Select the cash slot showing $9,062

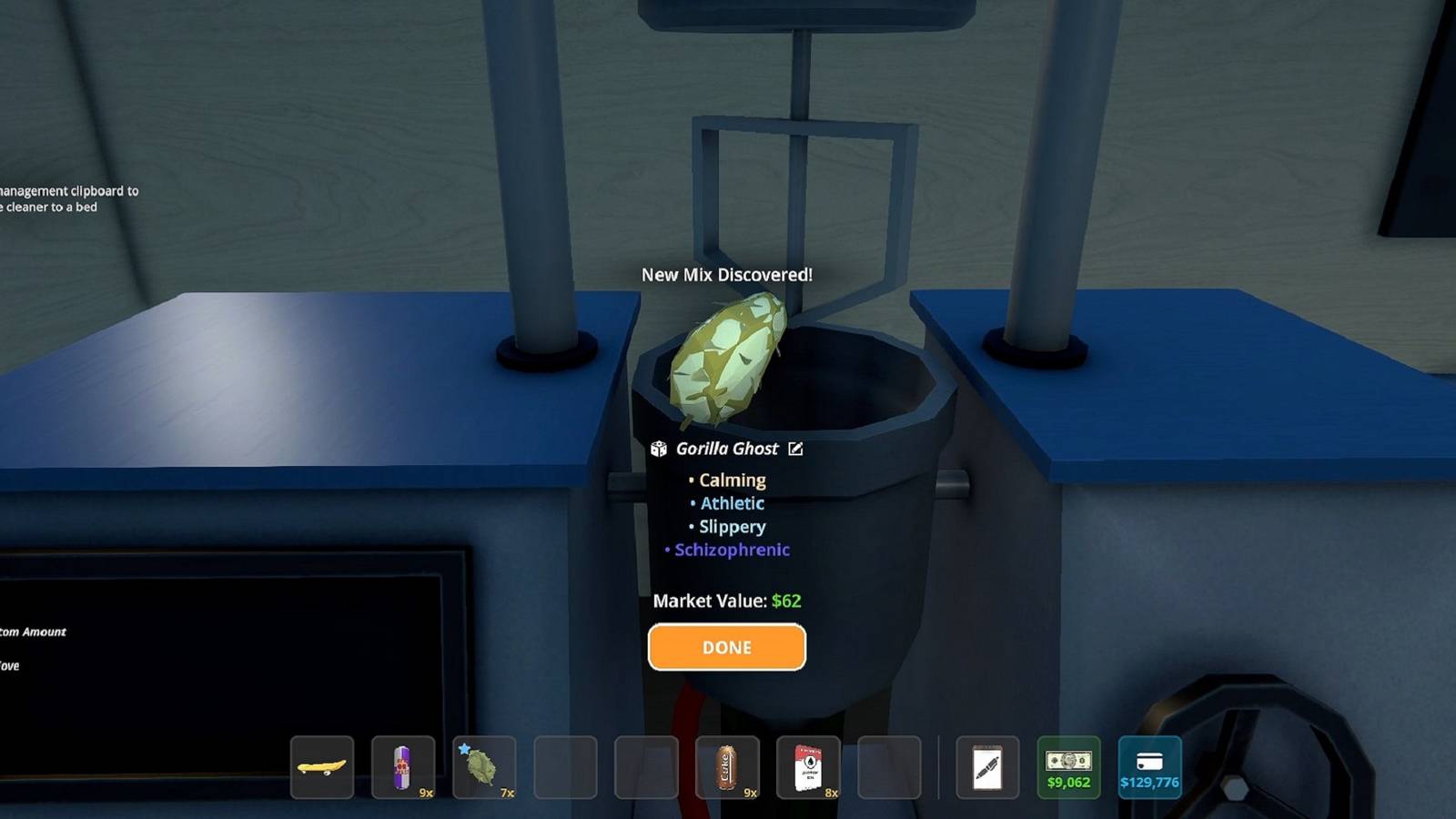(1068, 767)
